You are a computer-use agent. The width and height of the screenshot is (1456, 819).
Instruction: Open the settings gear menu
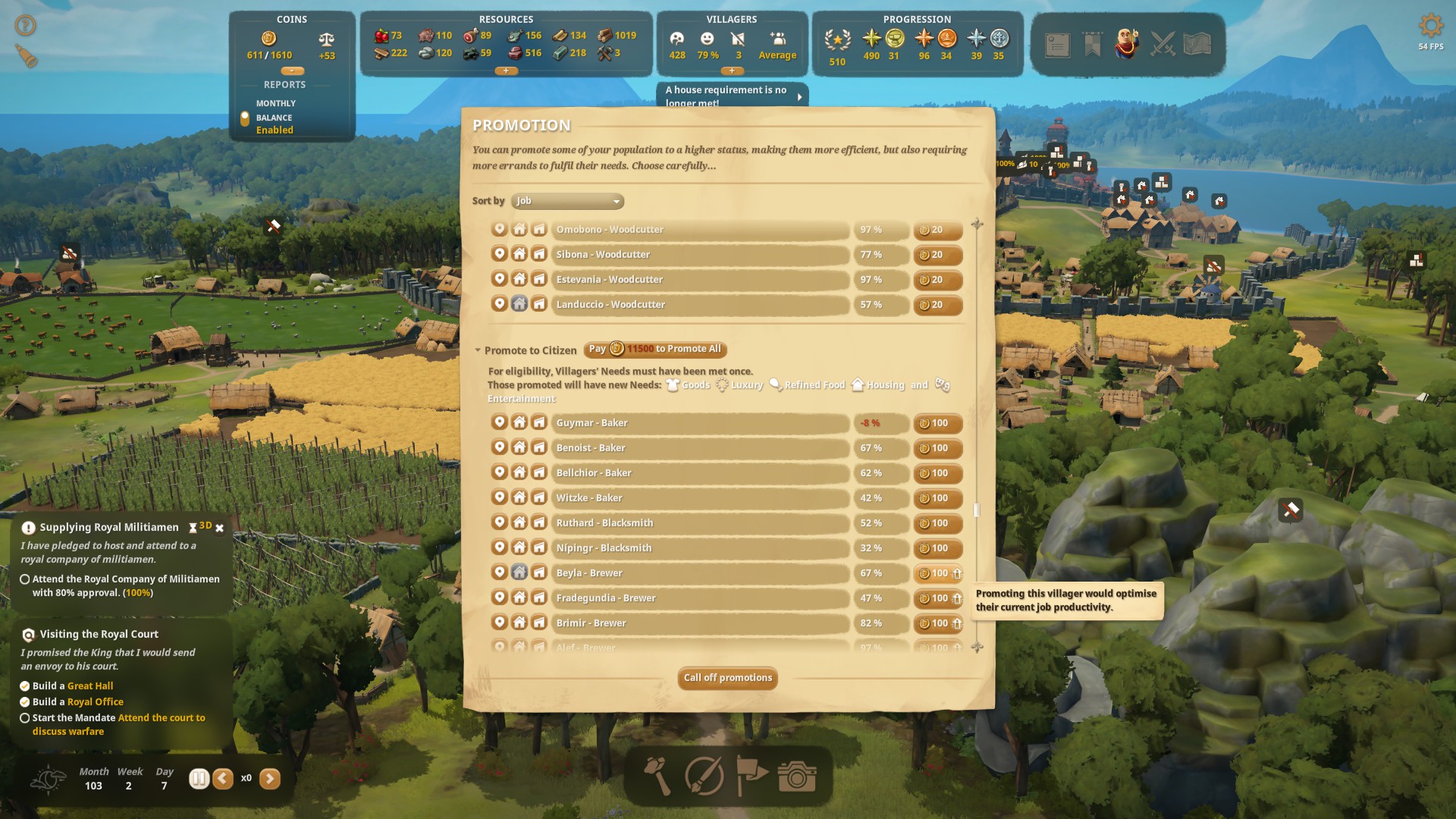click(1430, 26)
